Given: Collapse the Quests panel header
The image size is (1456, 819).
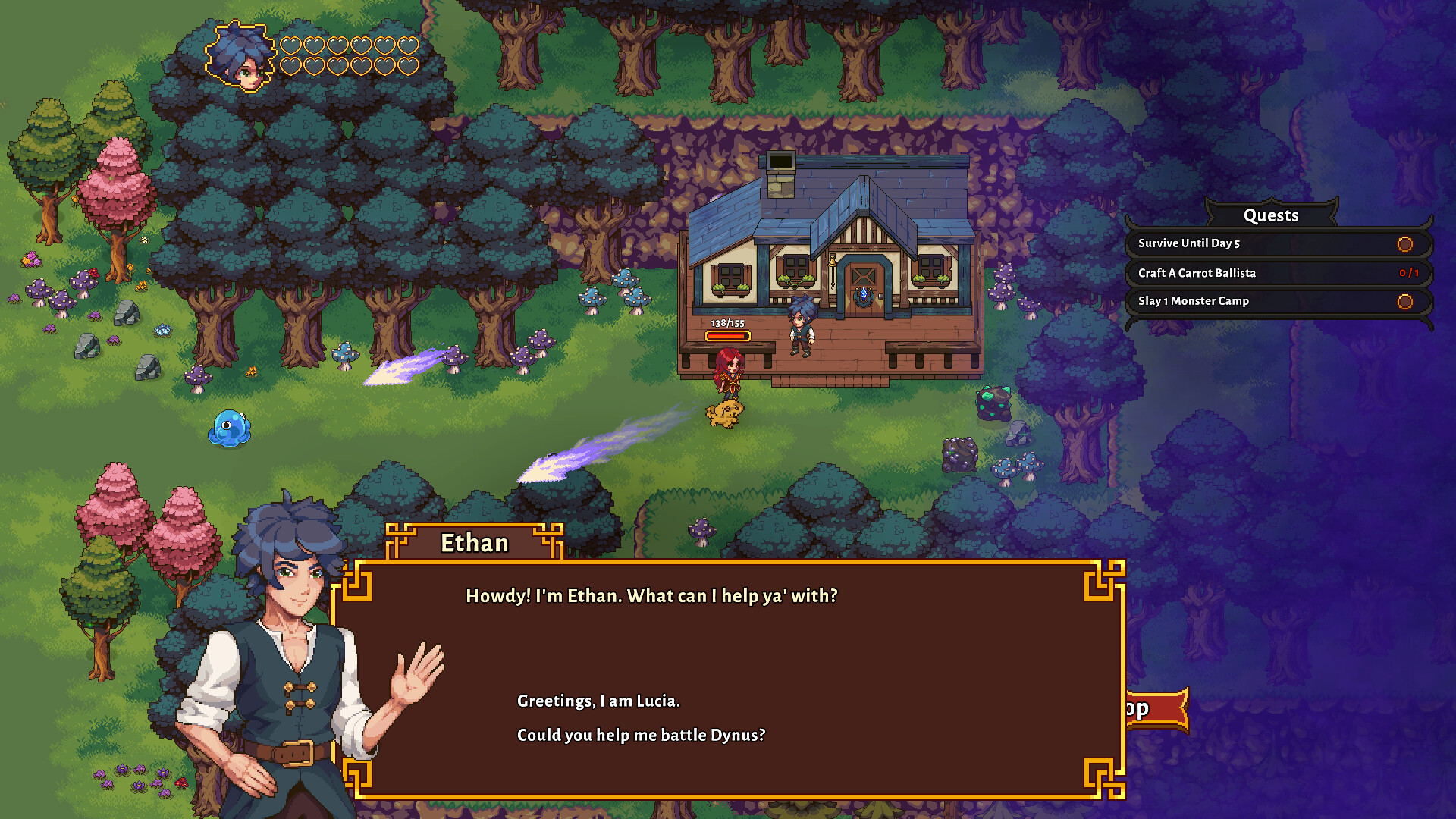Looking at the screenshot, I should (x=1271, y=215).
